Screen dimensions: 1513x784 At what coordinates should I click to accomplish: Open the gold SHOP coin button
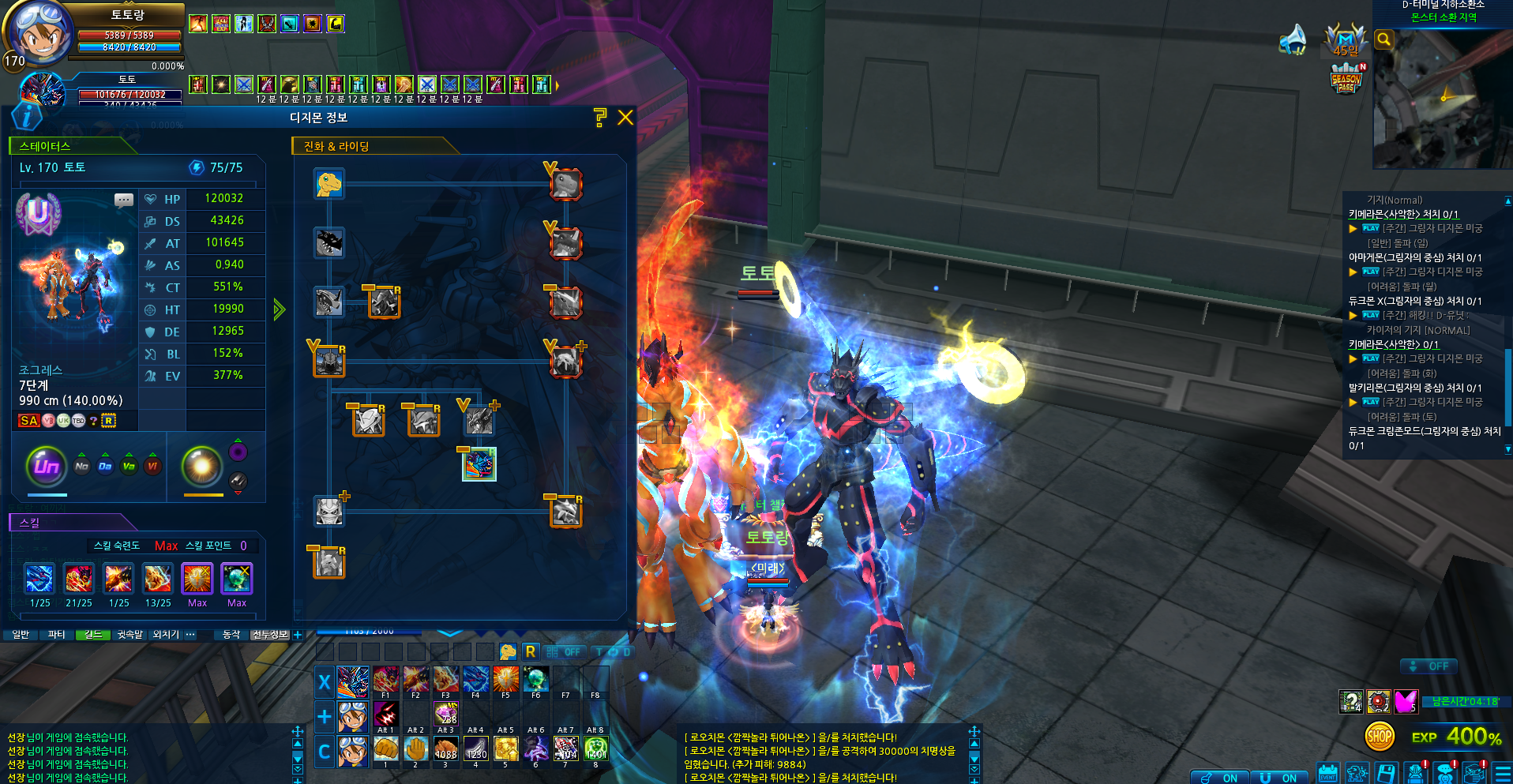pyautogui.click(x=1380, y=737)
